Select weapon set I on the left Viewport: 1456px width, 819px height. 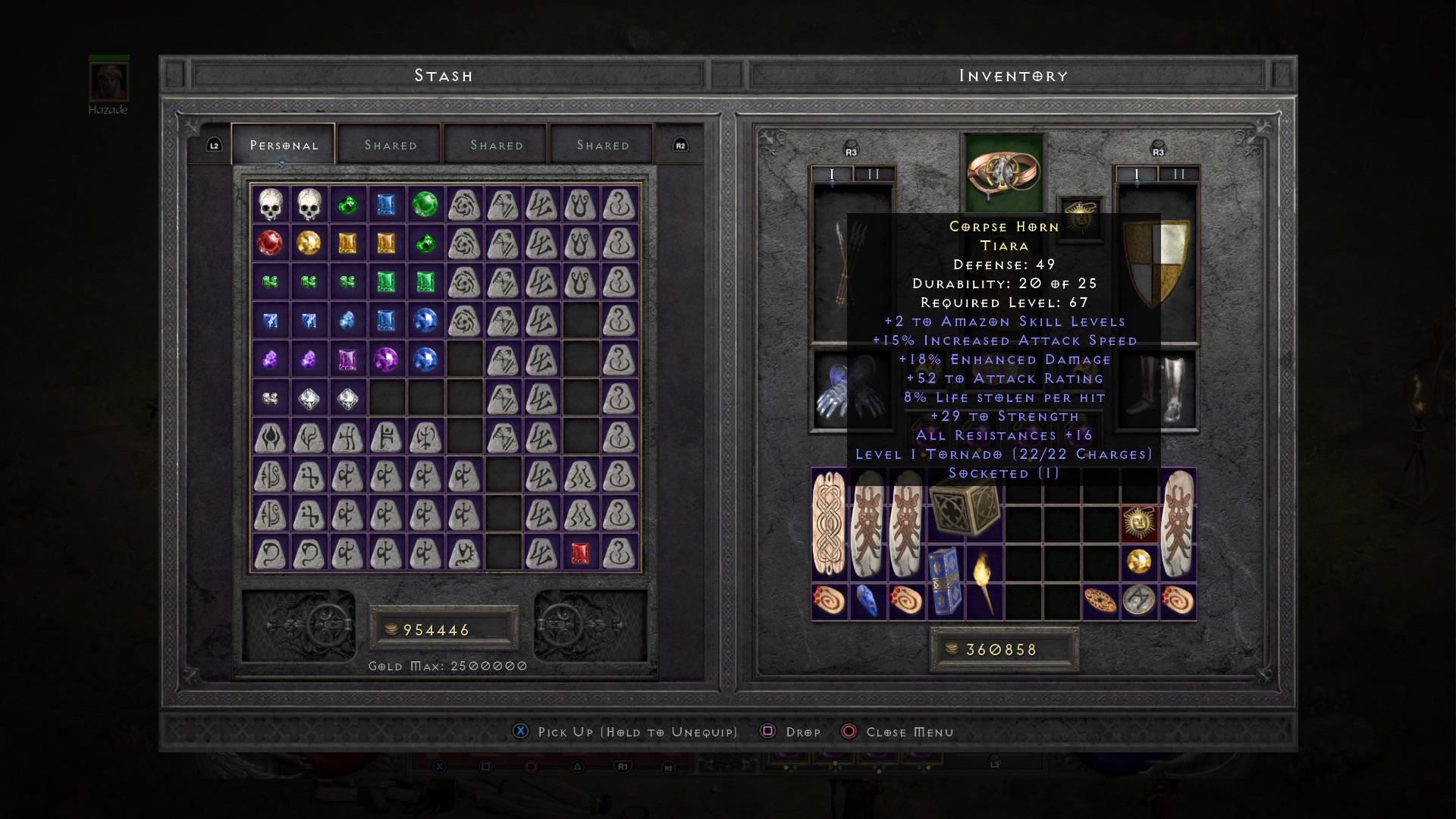(832, 174)
